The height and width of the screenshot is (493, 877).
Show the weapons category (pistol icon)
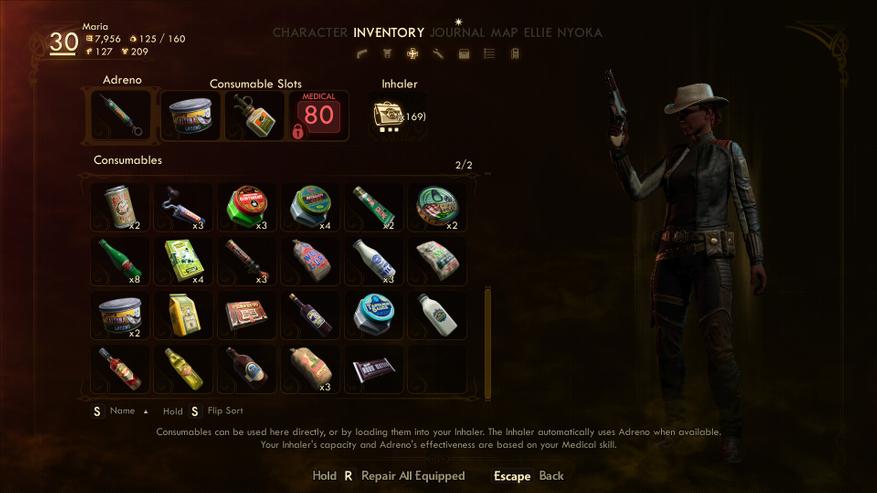[x=362, y=54]
